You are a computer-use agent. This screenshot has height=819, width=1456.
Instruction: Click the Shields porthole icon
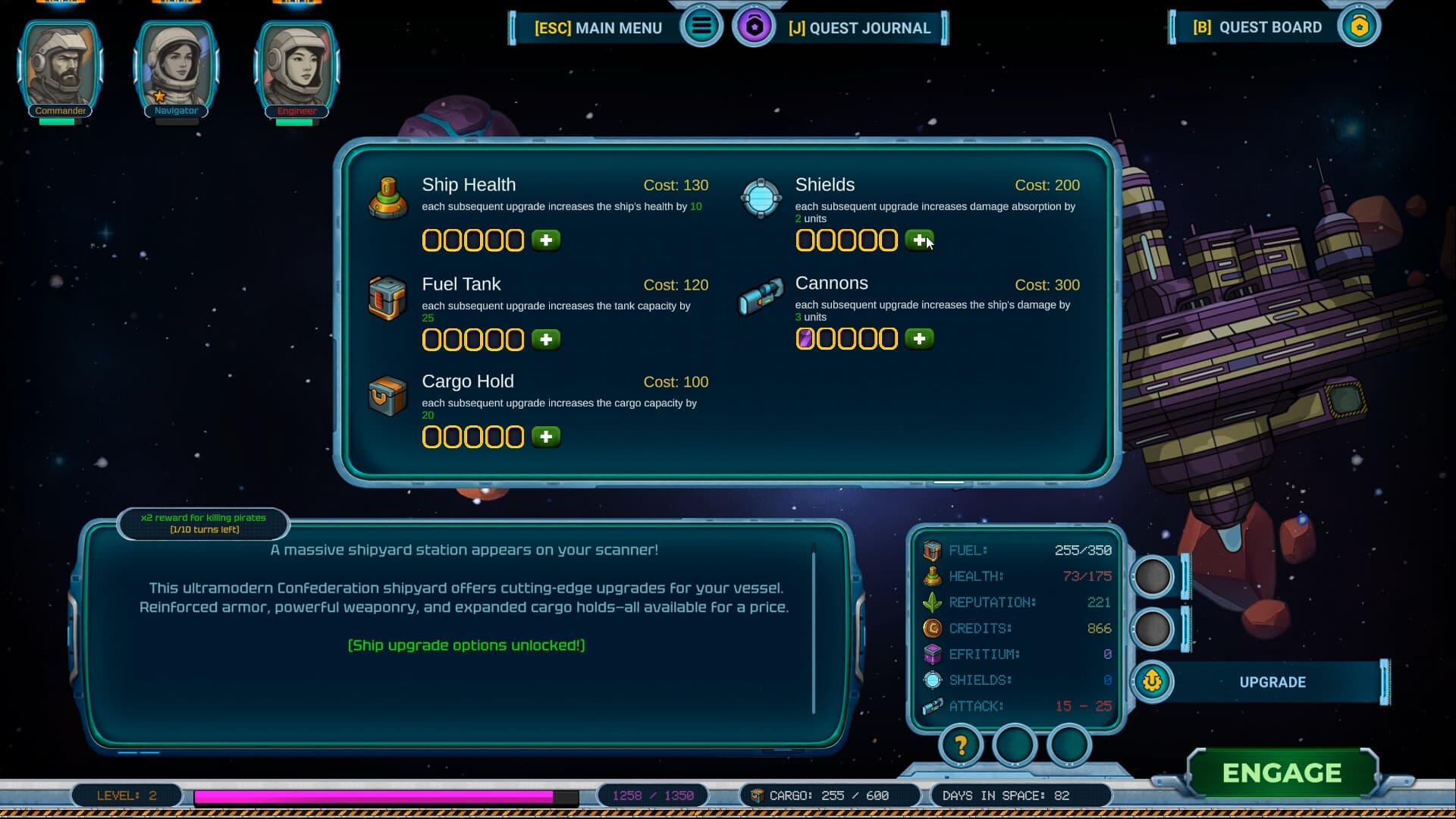pyautogui.click(x=761, y=199)
